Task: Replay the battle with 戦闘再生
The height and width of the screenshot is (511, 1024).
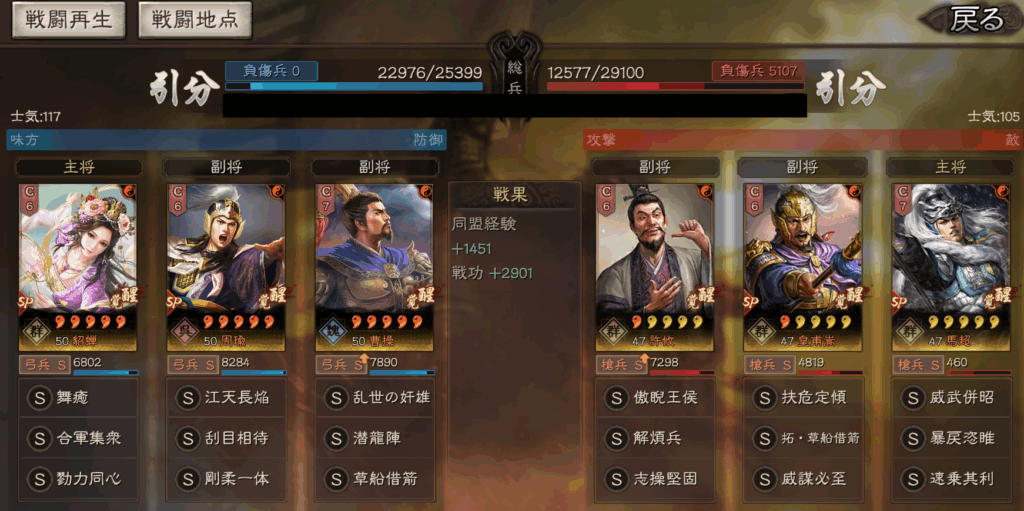Action: [69, 20]
